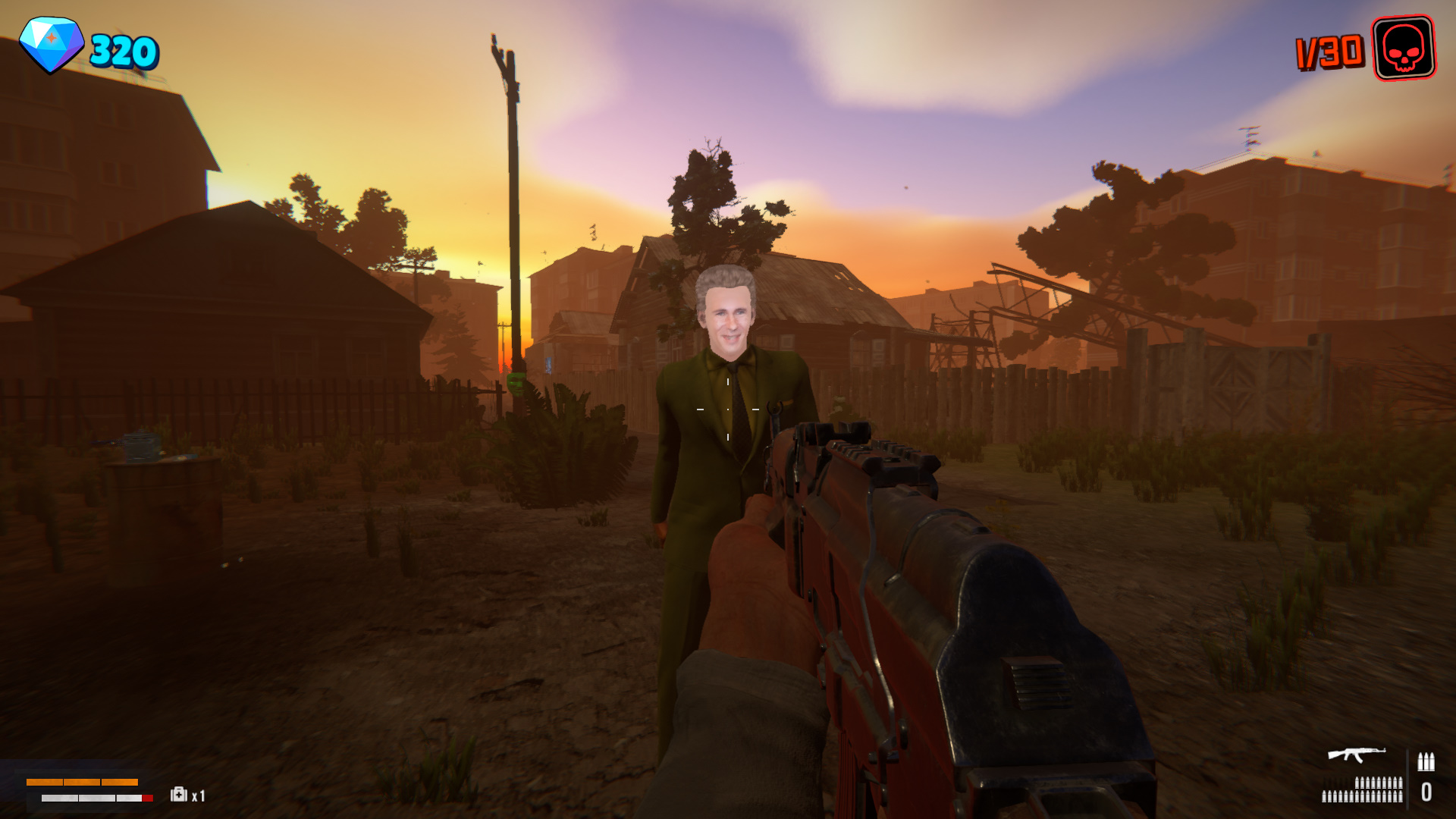Viewport: 1456px width, 819px height.
Task: Click the x1 medkit quantity label
Action: (197, 795)
